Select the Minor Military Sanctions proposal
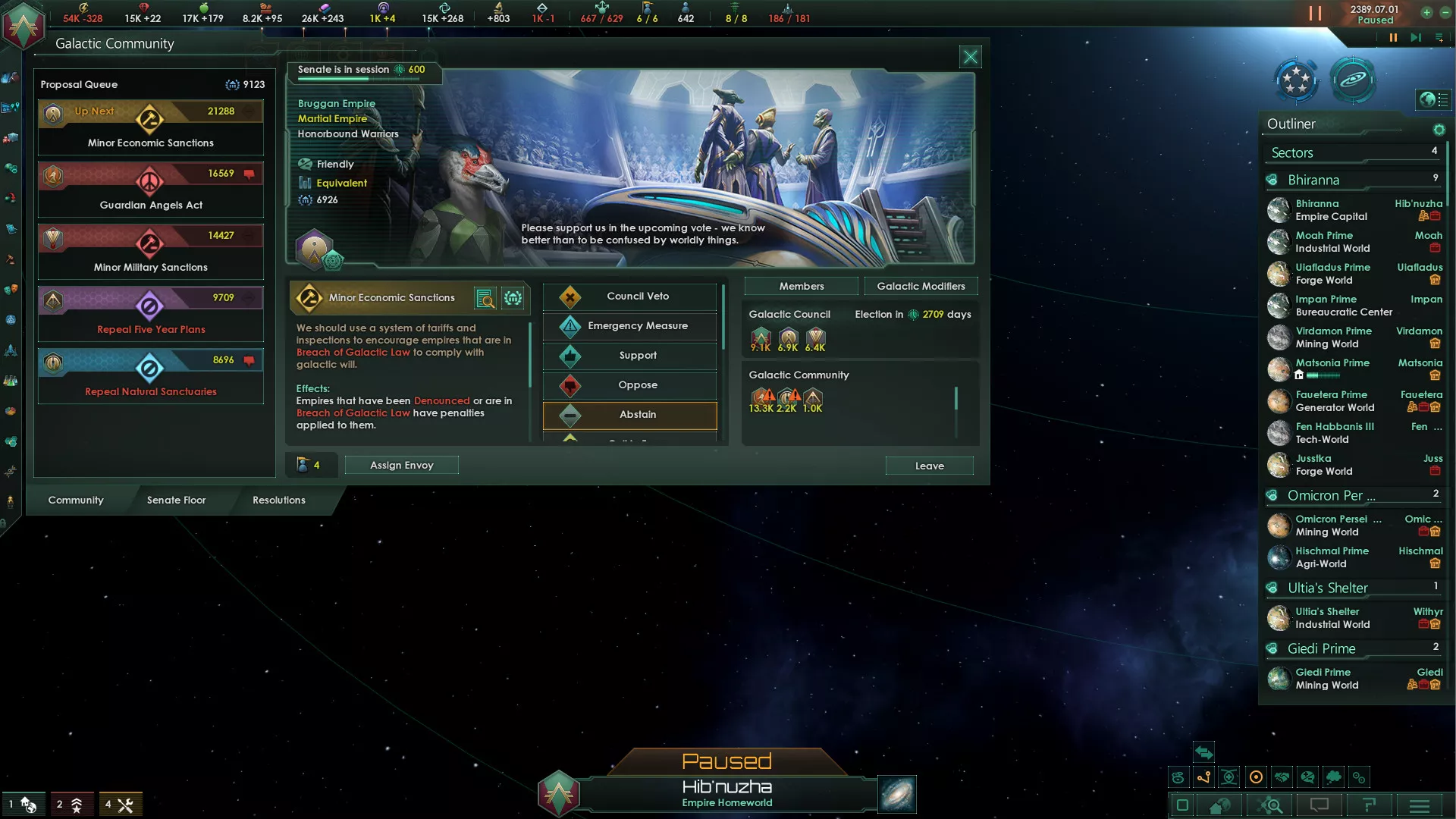1456x819 pixels. point(151,252)
